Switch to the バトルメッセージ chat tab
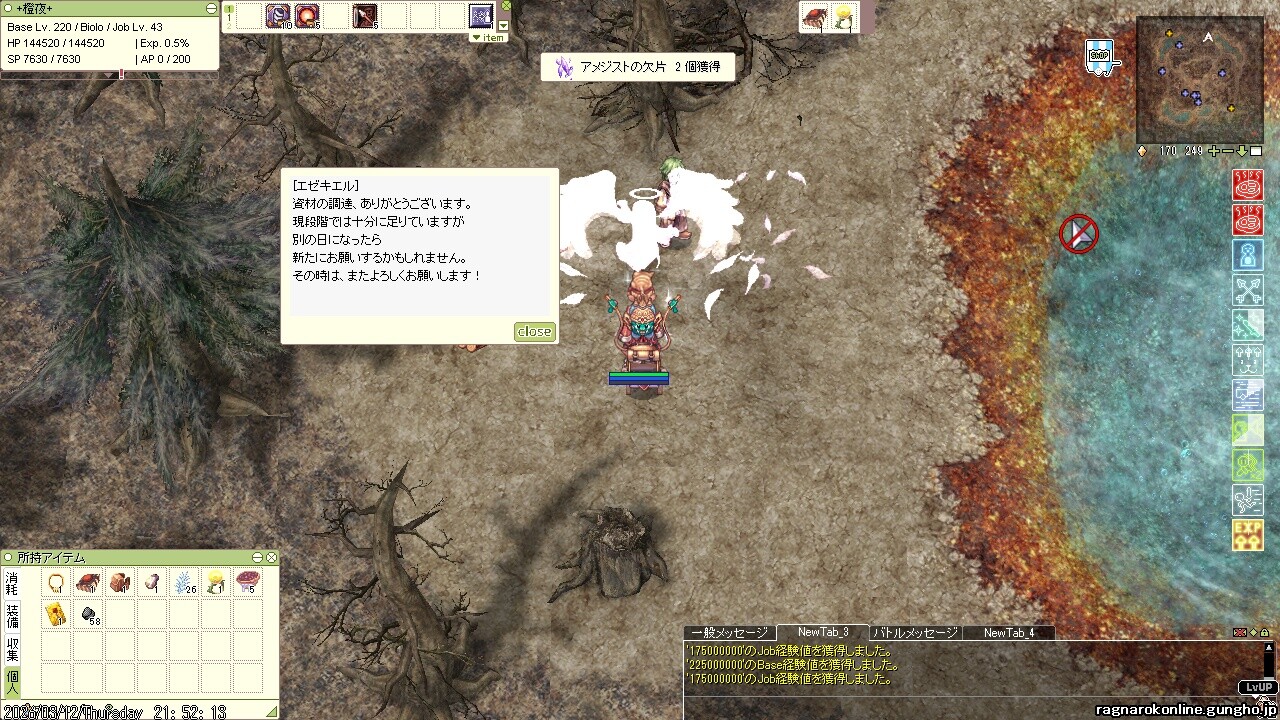Screen dimensions: 1280x720 pos(915,632)
